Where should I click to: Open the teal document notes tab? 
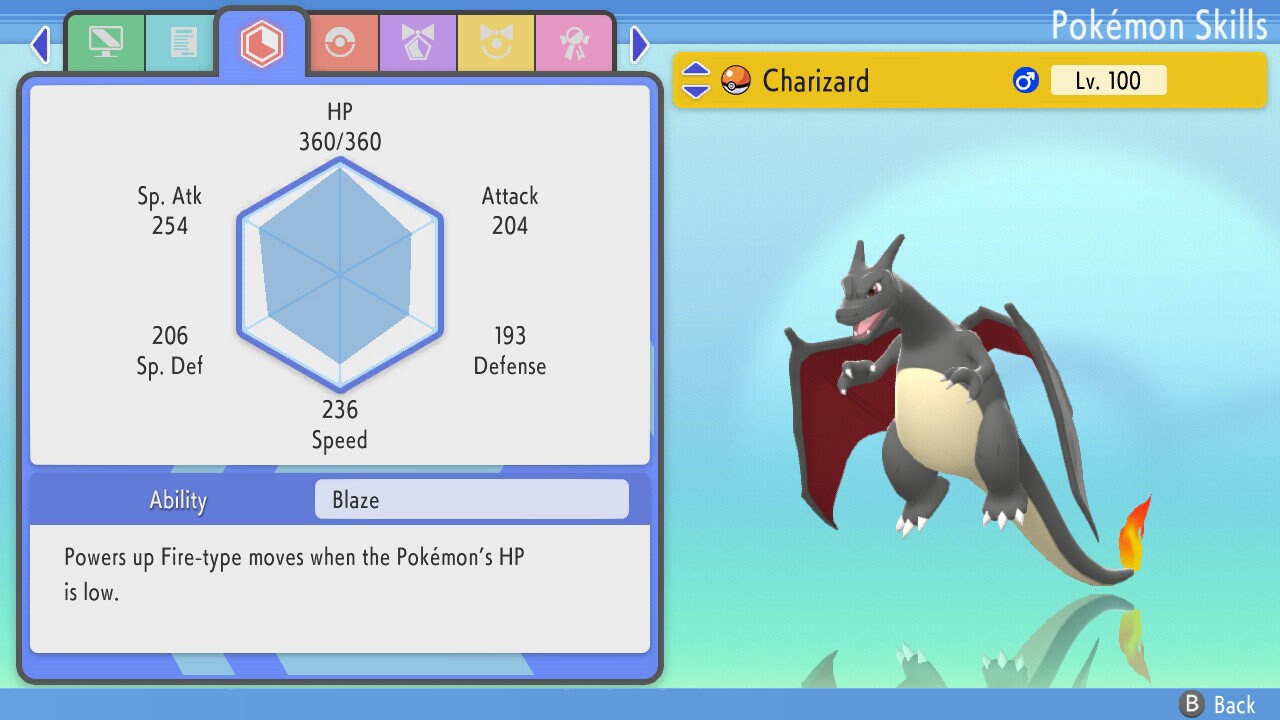(182, 43)
